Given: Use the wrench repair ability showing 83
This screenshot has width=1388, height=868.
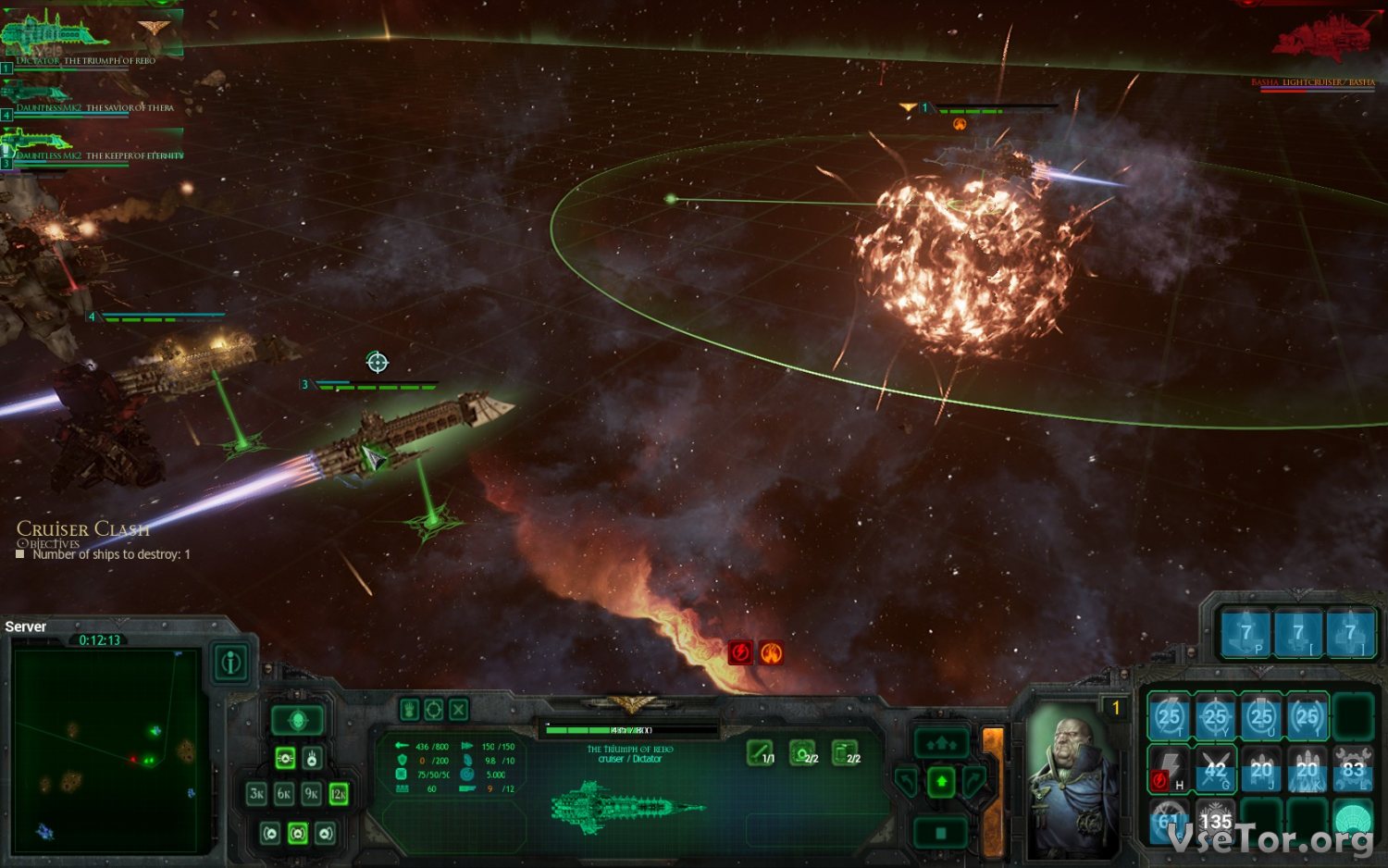Looking at the screenshot, I should click(x=1353, y=770).
